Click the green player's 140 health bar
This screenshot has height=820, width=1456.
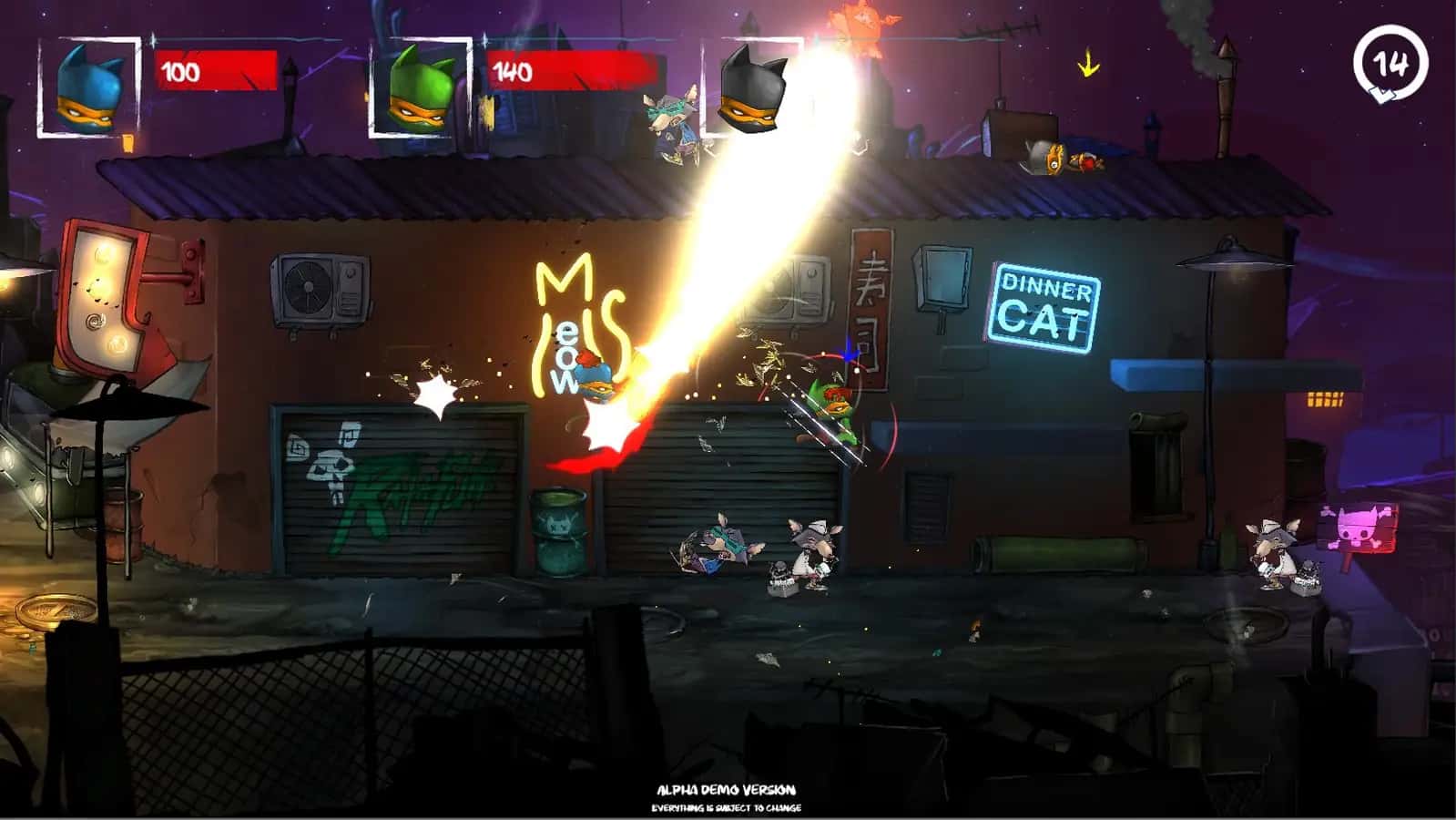pos(565,68)
